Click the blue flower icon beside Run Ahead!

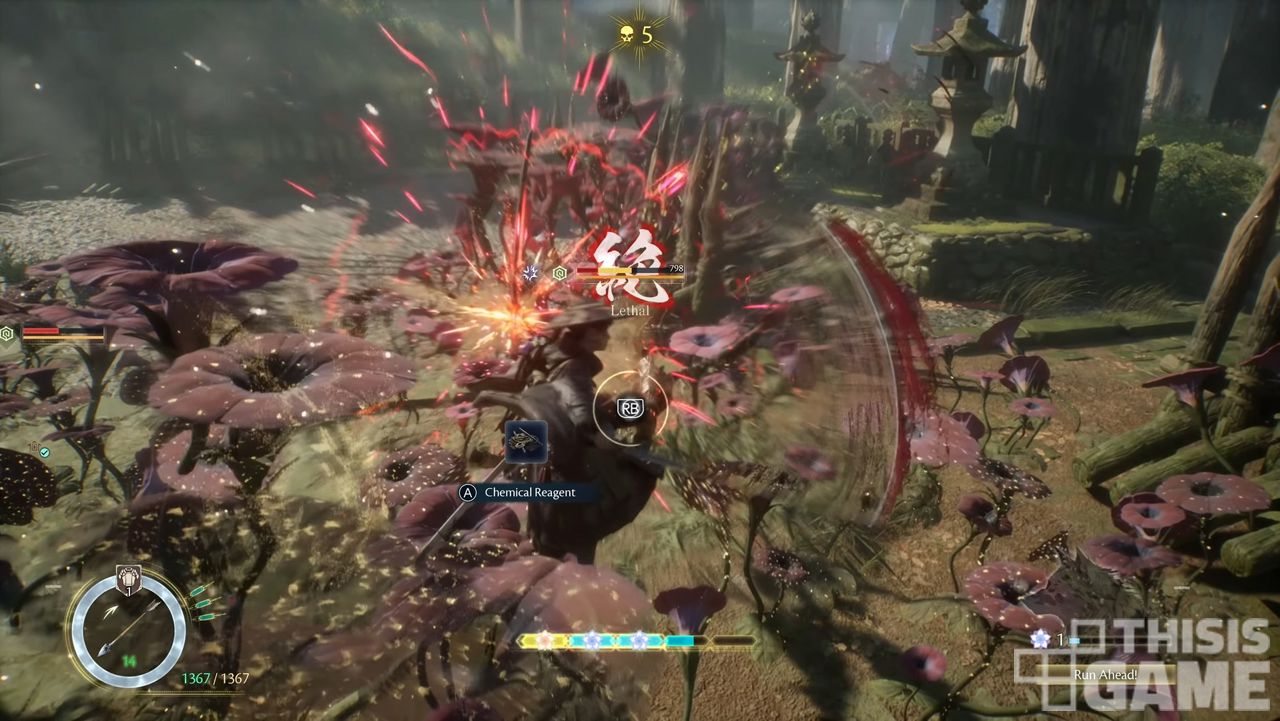pyautogui.click(x=1040, y=639)
